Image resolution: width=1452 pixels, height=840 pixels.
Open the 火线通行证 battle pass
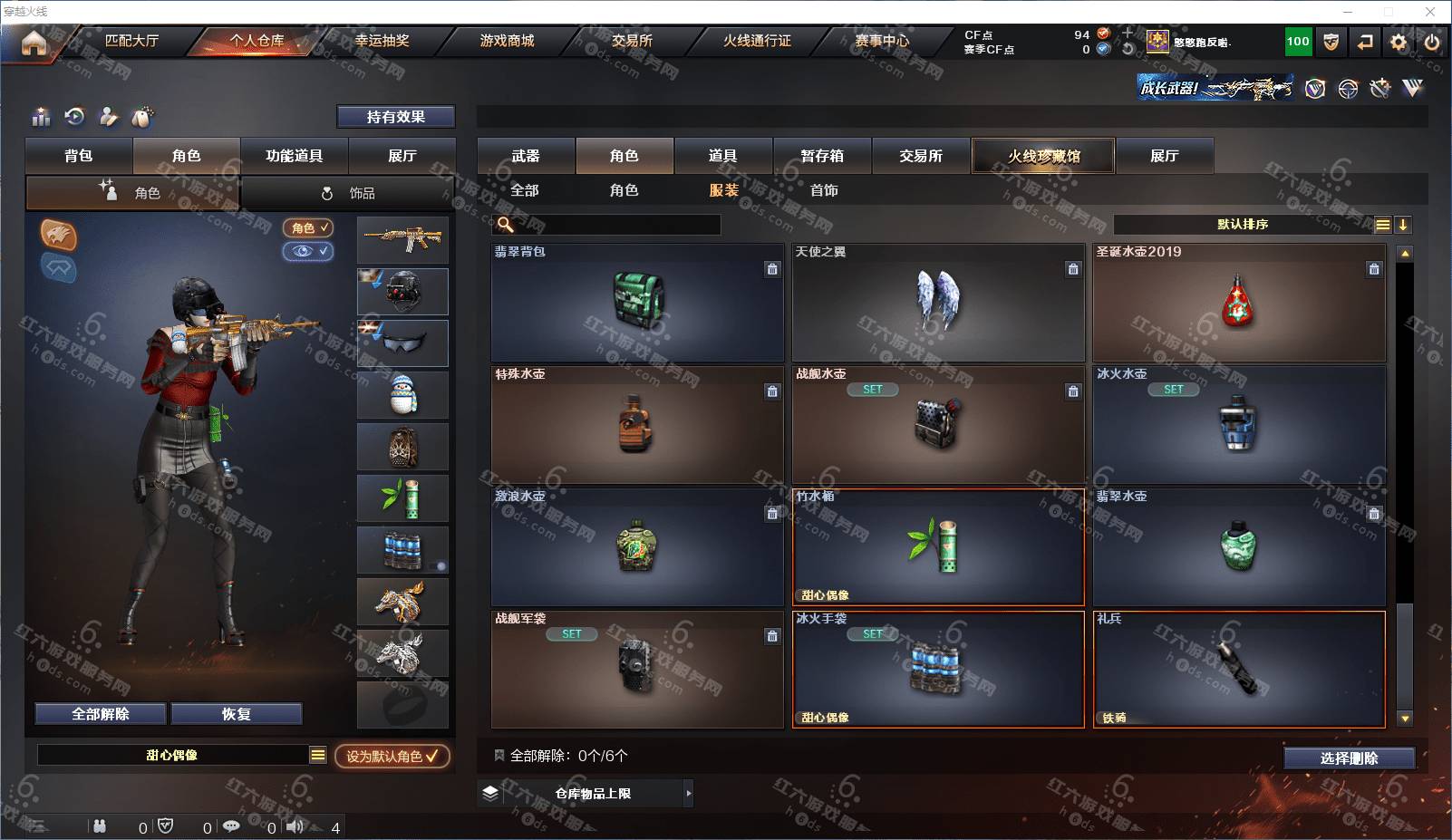coord(757,41)
